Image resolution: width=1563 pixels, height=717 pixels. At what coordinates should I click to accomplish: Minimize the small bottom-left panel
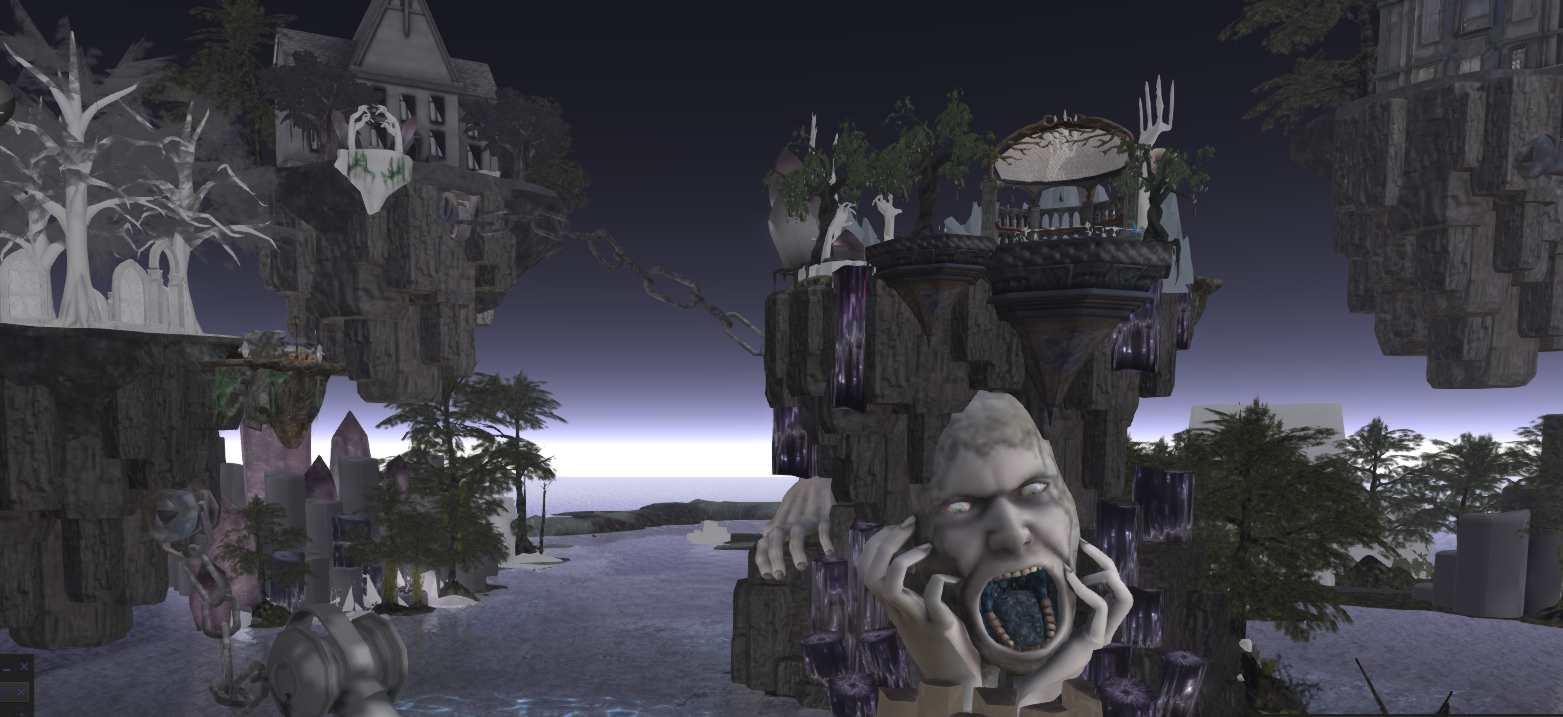coord(7,670)
